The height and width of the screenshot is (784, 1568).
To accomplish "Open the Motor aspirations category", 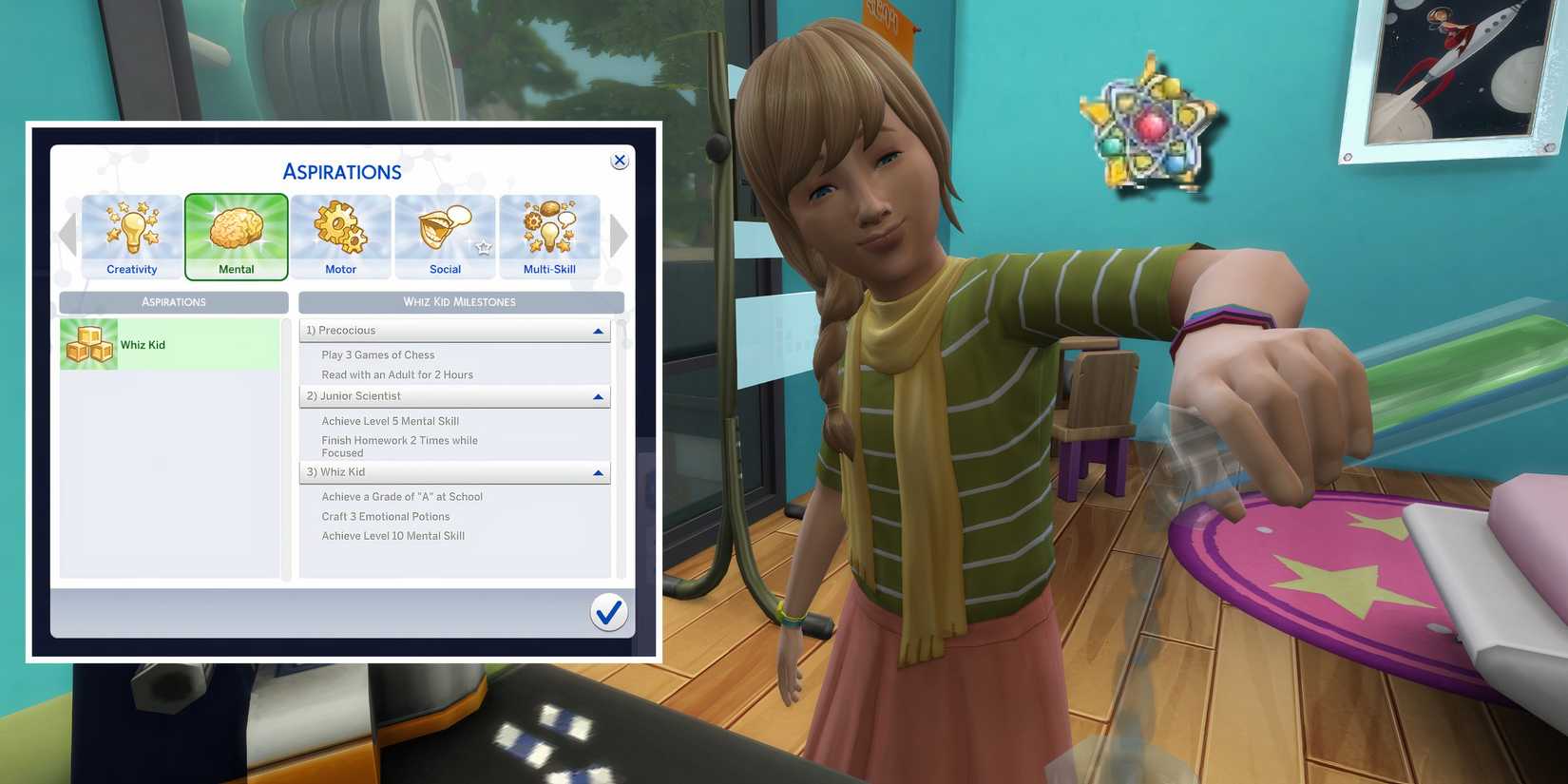I will (x=340, y=236).
